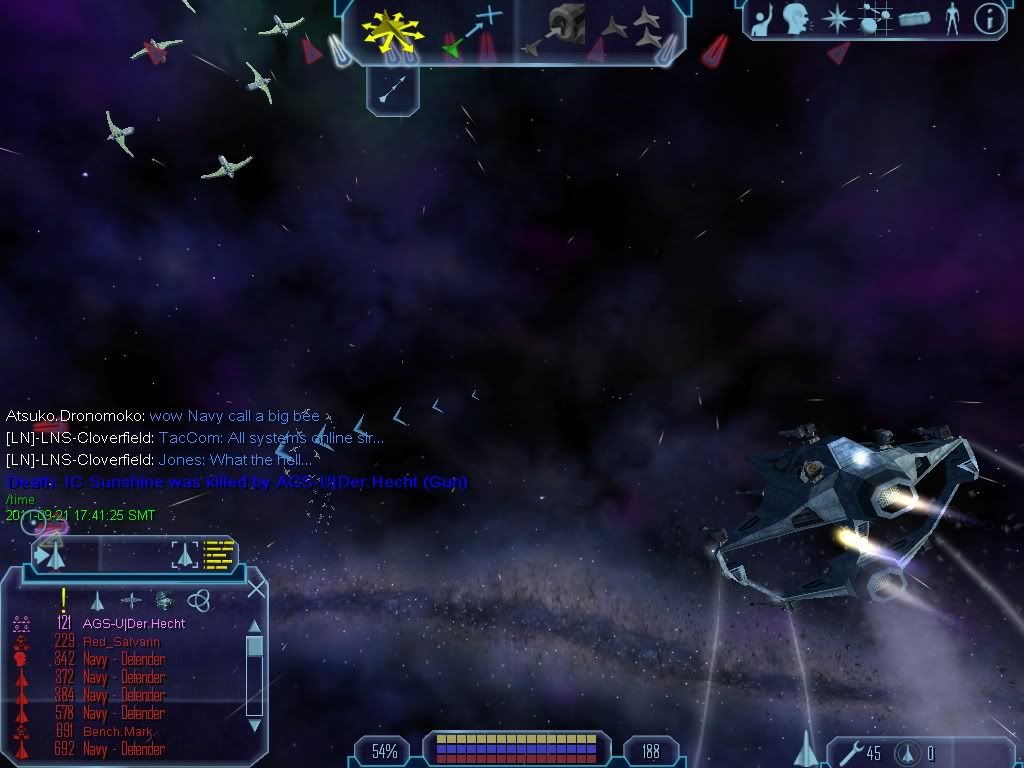The image size is (1024, 768).
Task: Toggle the yellow lines target view switch icon
Action: pyautogui.click(x=218, y=553)
